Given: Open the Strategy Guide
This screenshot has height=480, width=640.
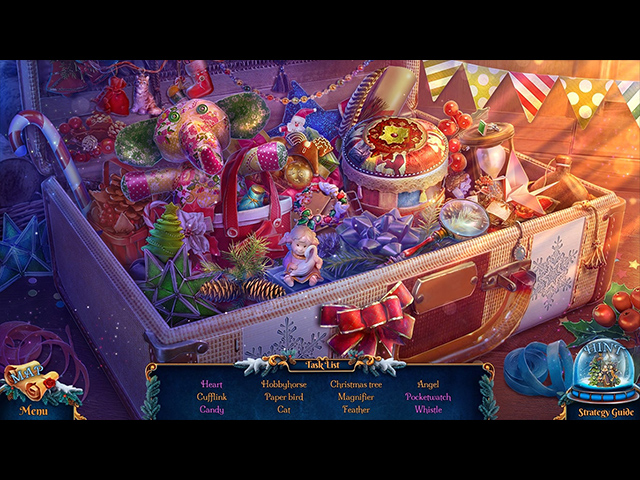Looking at the screenshot, I should [601, 411].
